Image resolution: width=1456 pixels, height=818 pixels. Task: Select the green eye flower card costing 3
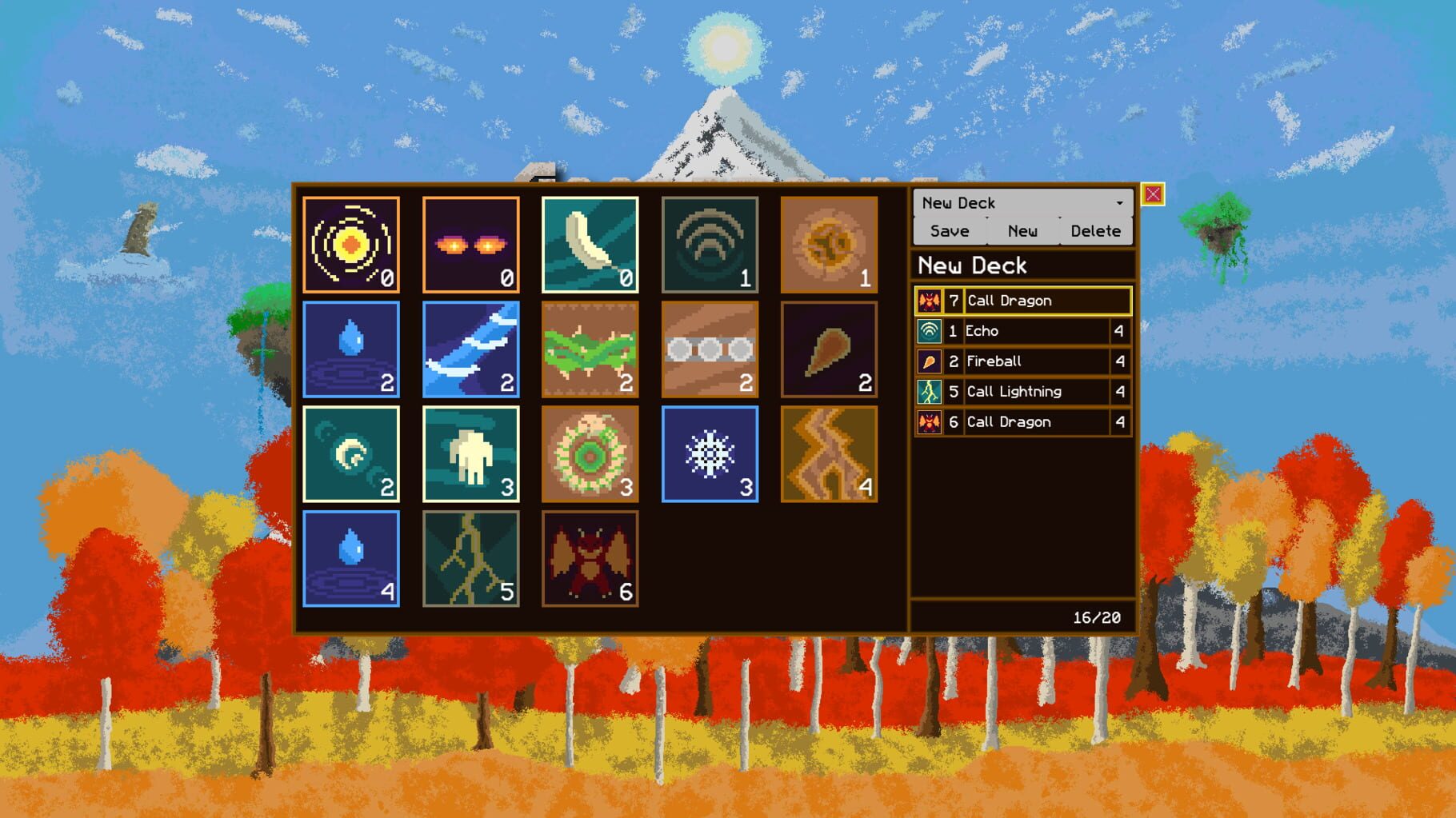pyautogui.click(x=590, y=453)
